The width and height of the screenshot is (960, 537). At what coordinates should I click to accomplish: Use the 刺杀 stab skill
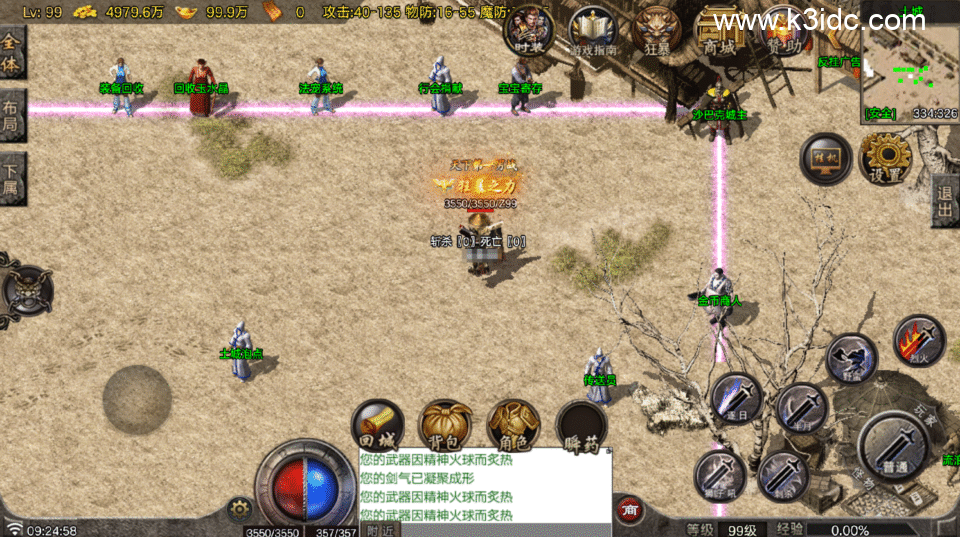tap(783, 477)
